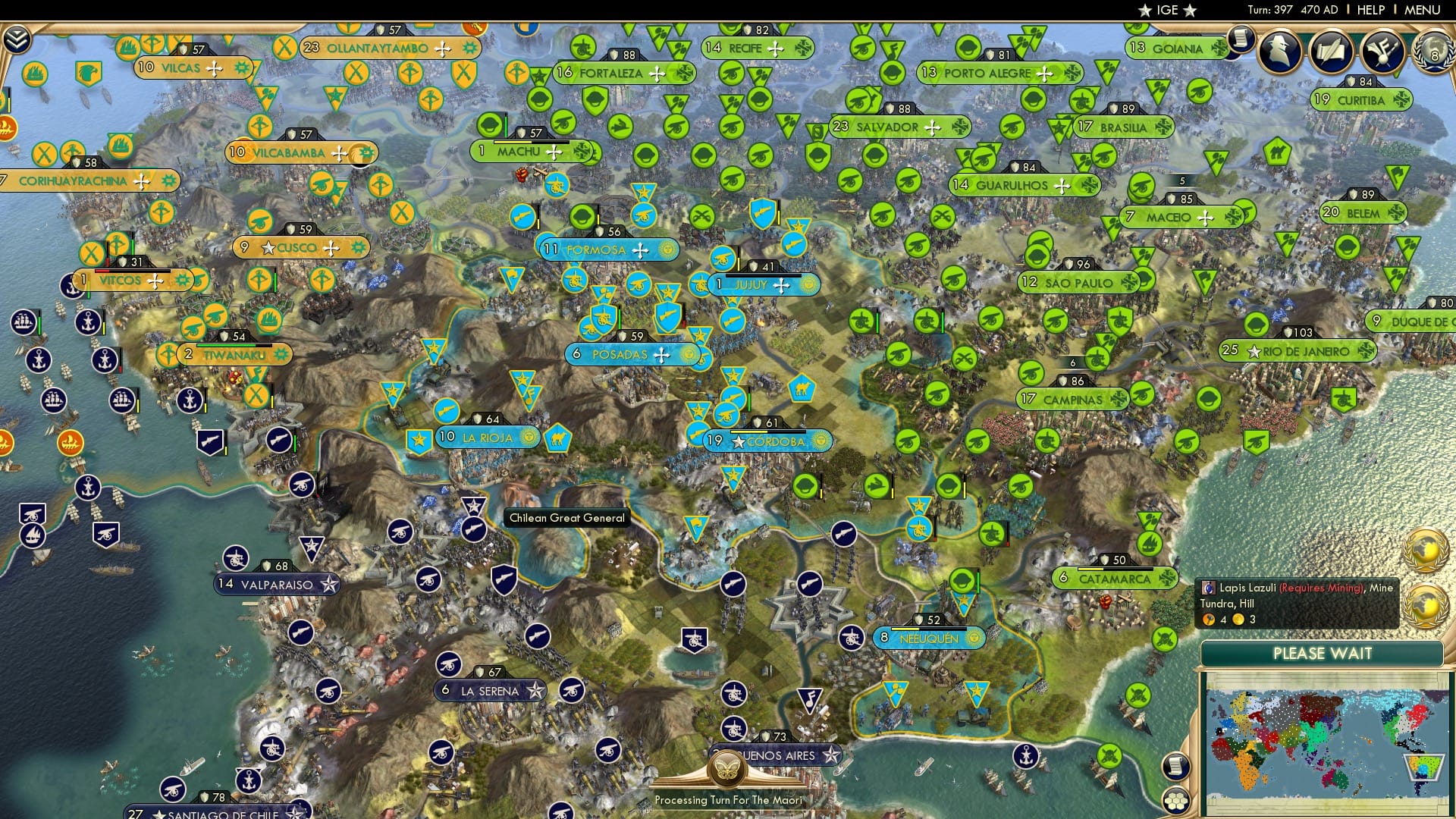Image resolution: width=1456 pixels, height=819 pixels.
Task: Open the Diplomacy globe icon showing 8
Action: 1432,53
